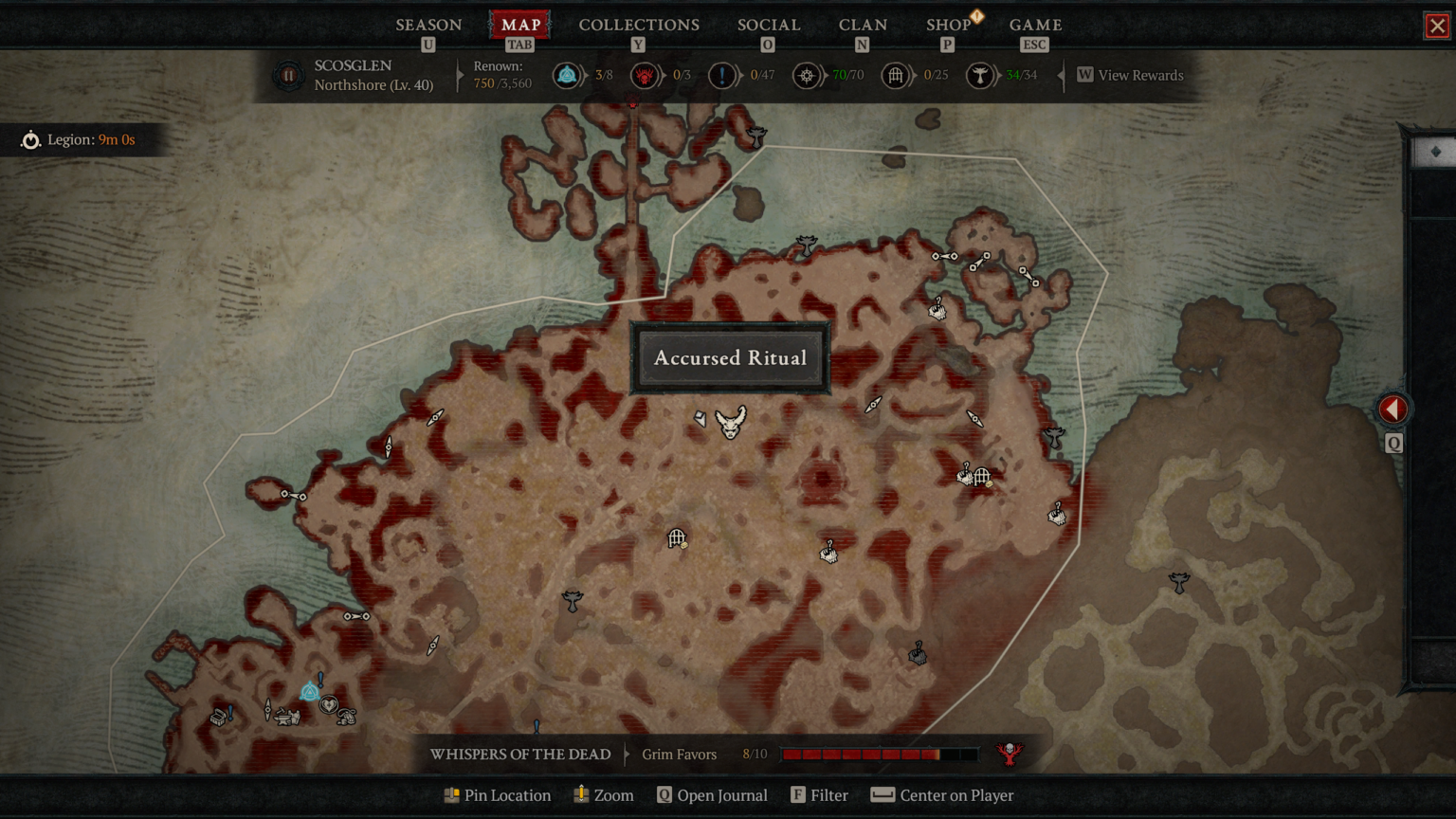Go to the Clan tab
This screenshot has width=1456, height=819.
(x=863, y=25)
